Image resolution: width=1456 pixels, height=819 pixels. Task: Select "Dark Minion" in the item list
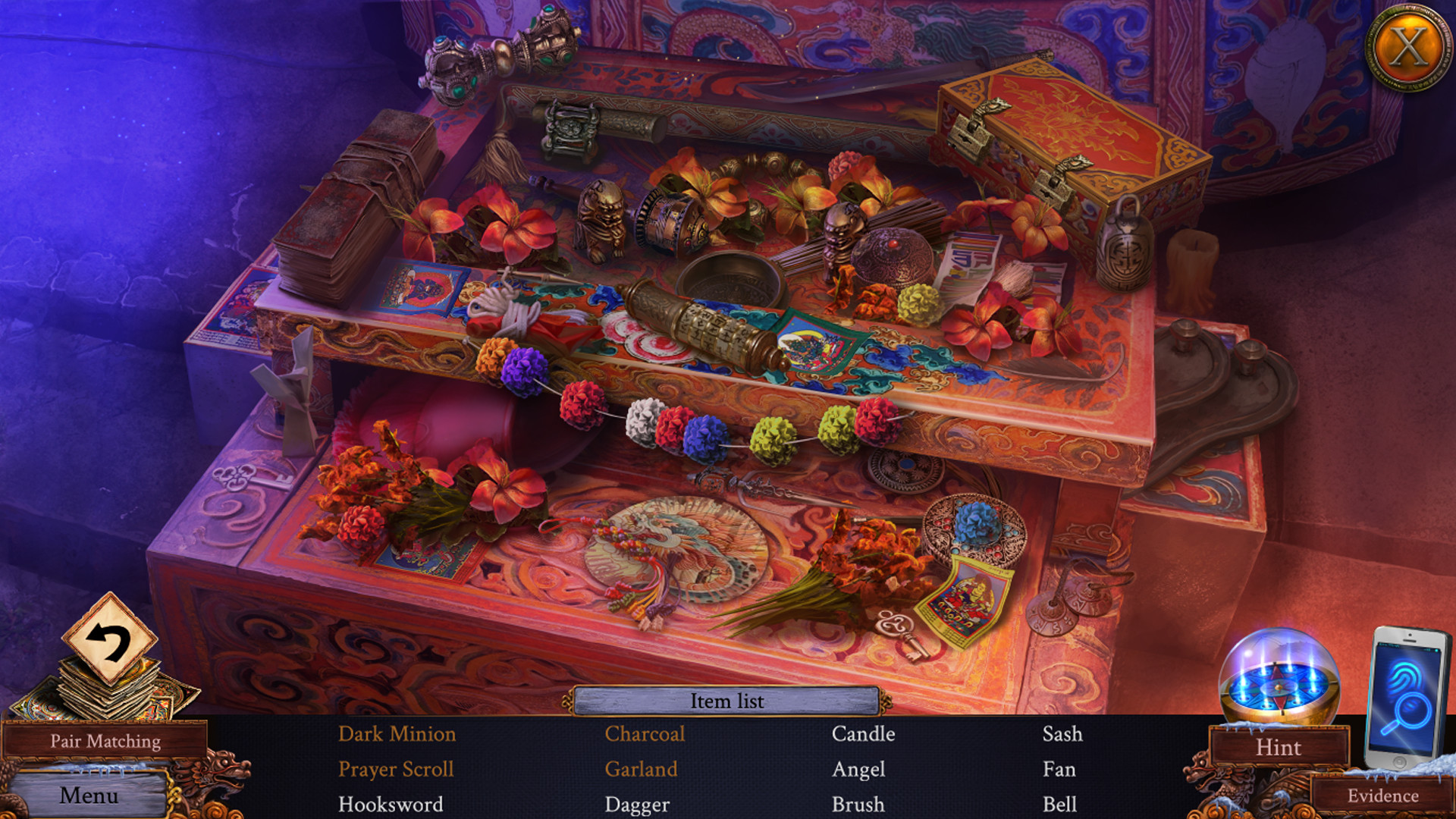point(397,734)
